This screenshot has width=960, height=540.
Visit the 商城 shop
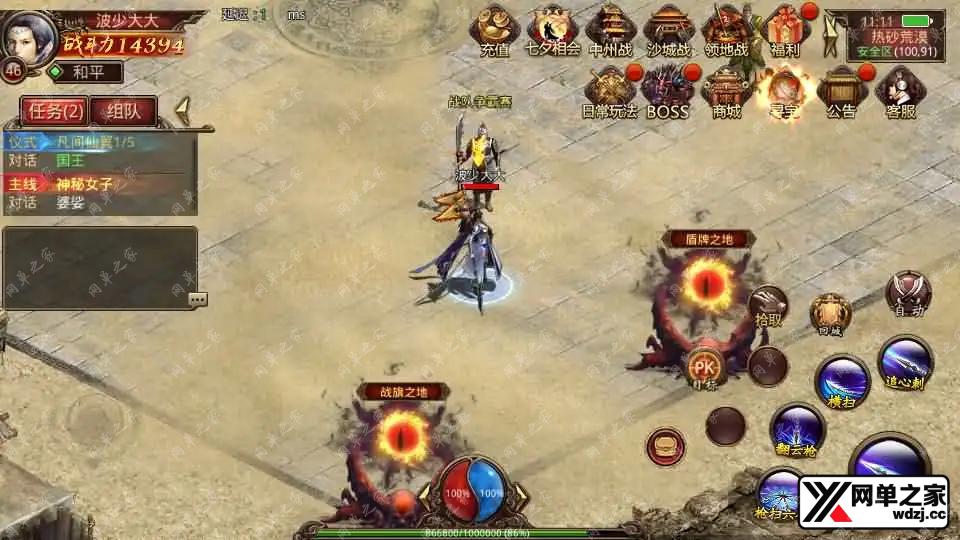(726, 91)
